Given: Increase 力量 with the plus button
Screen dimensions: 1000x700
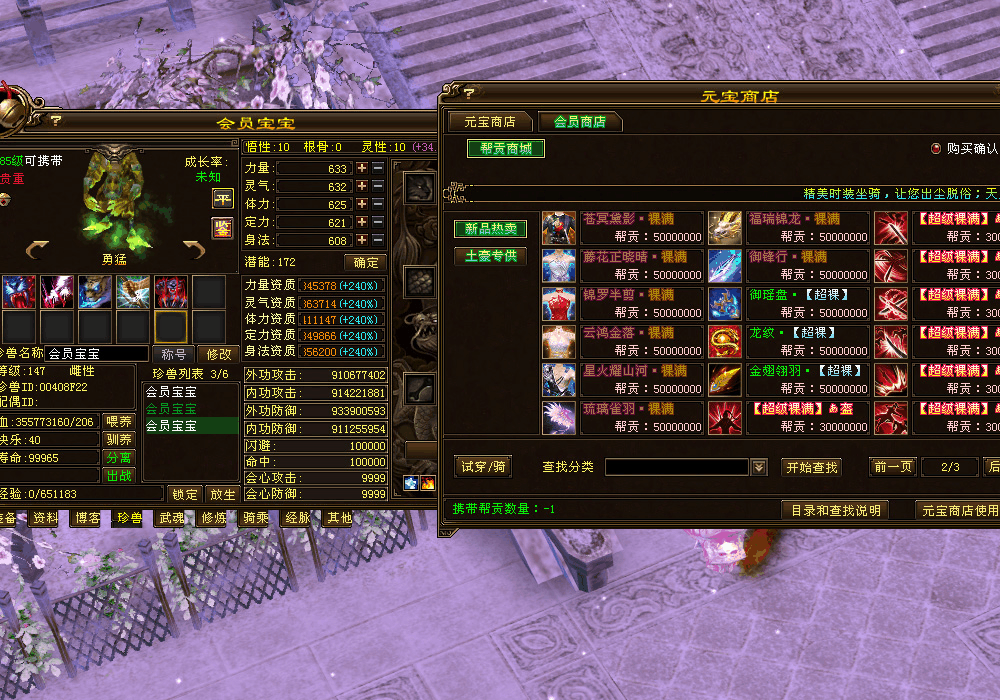Looking at the screenshot, I should click(362, 169).
